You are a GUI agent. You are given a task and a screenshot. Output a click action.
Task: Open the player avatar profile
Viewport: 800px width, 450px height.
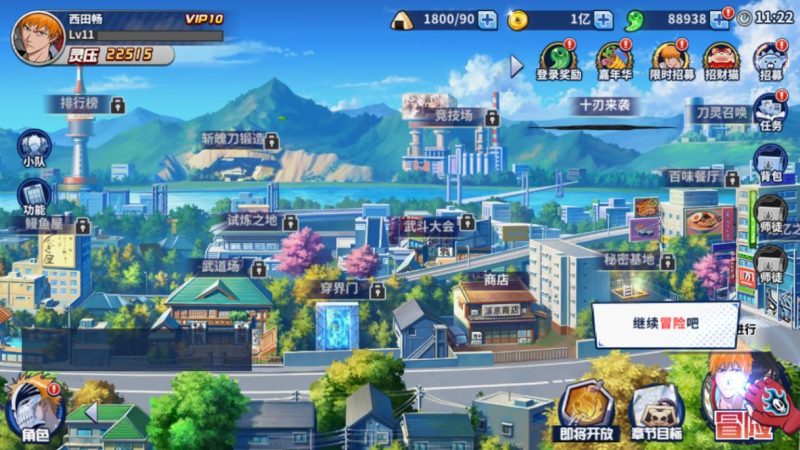[34, 36]
